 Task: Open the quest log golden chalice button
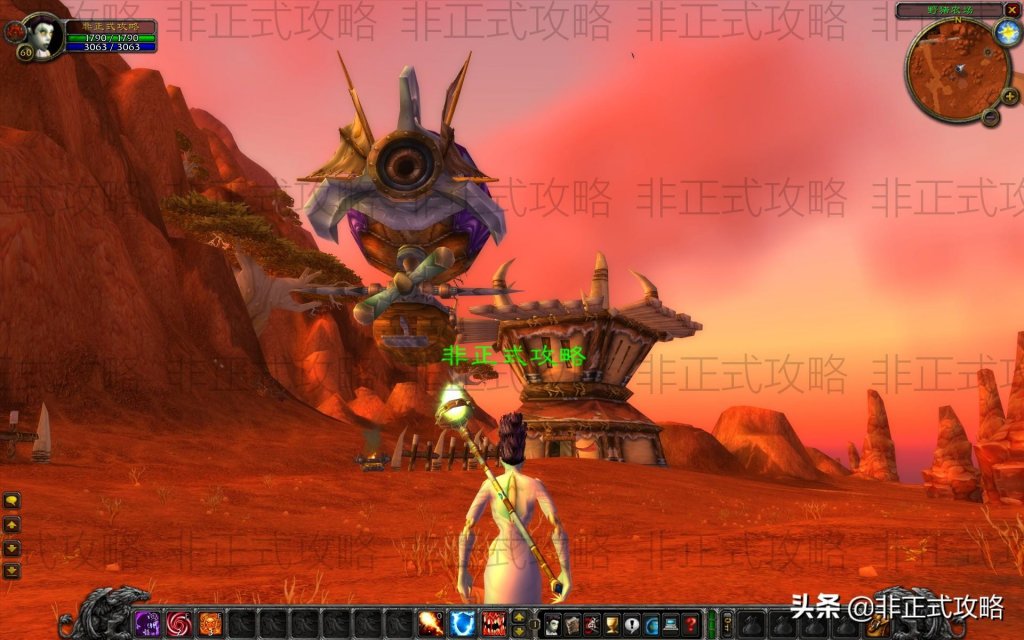pos(612,624)
